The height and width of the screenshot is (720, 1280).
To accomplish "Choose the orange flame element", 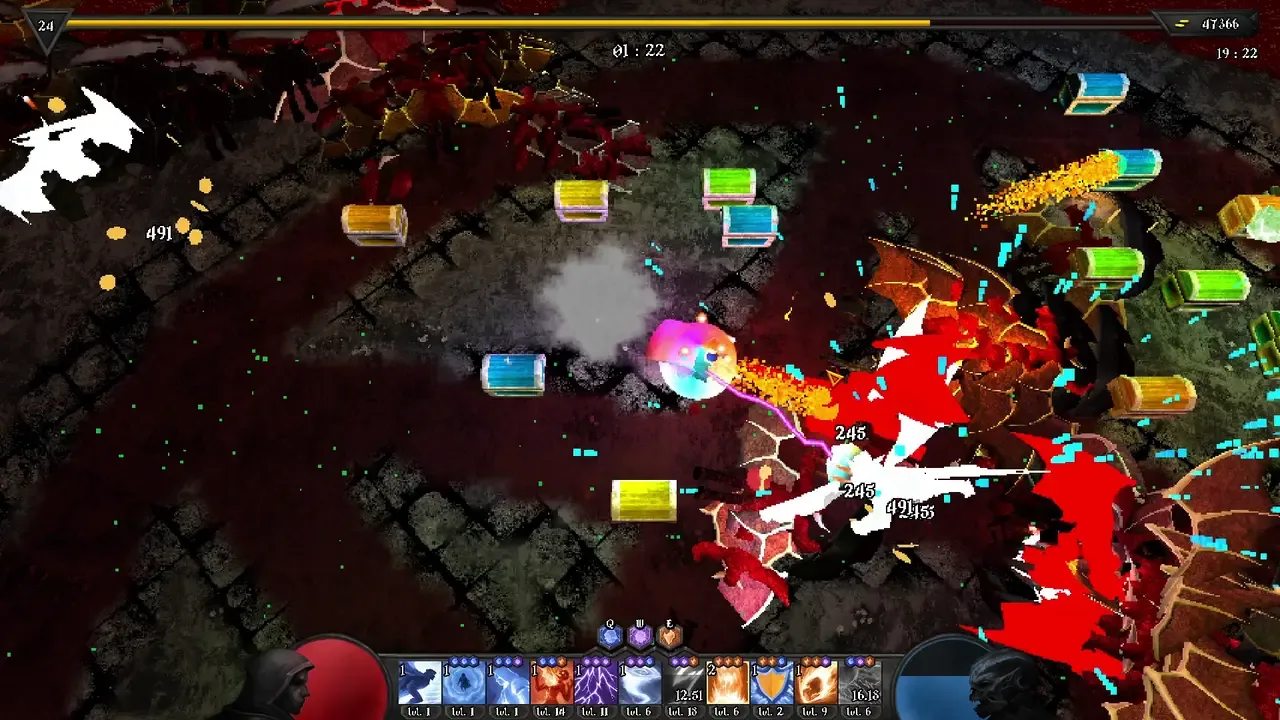I will [x=670, y=636].
